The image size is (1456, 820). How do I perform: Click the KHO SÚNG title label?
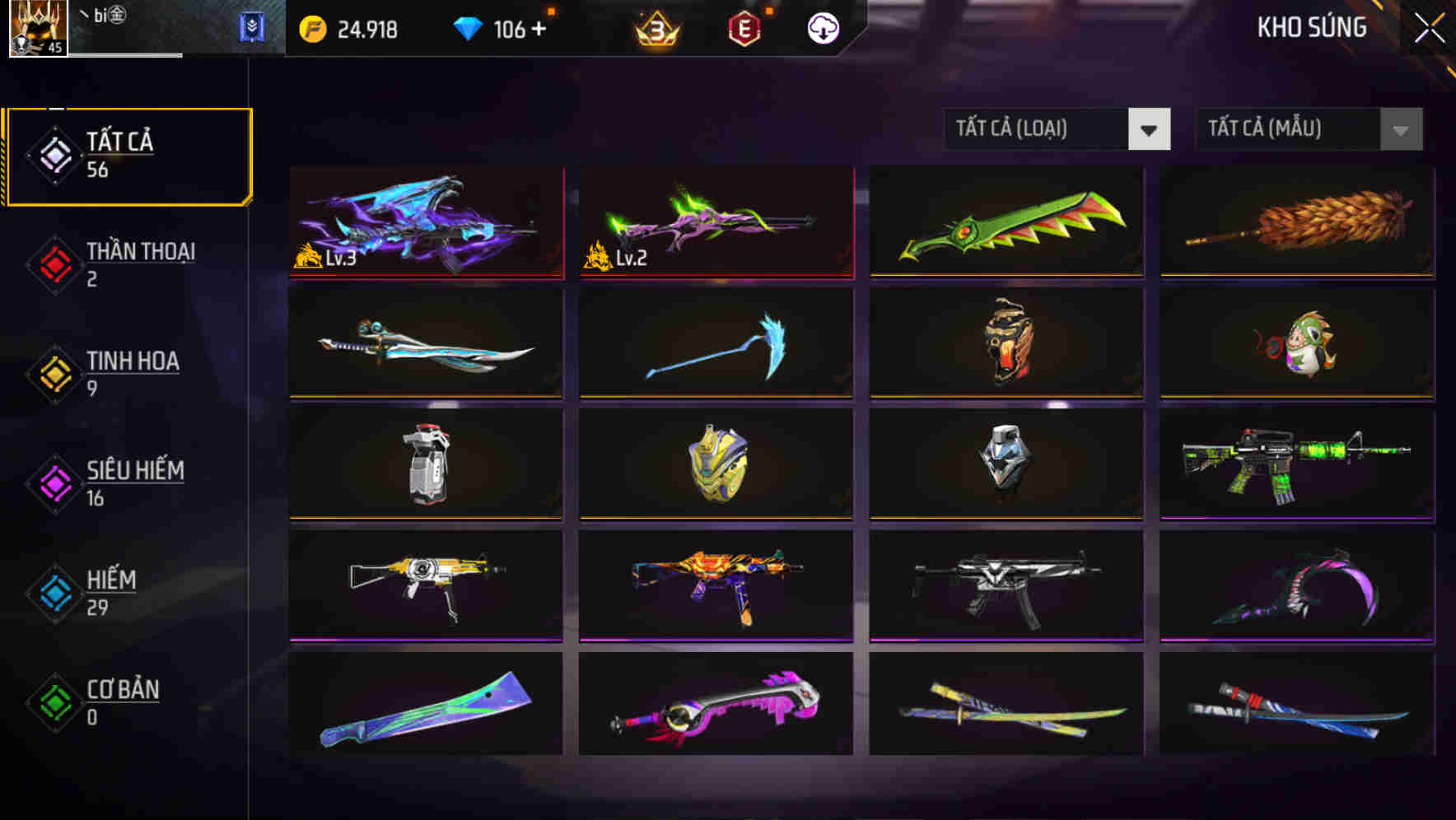1311,27
